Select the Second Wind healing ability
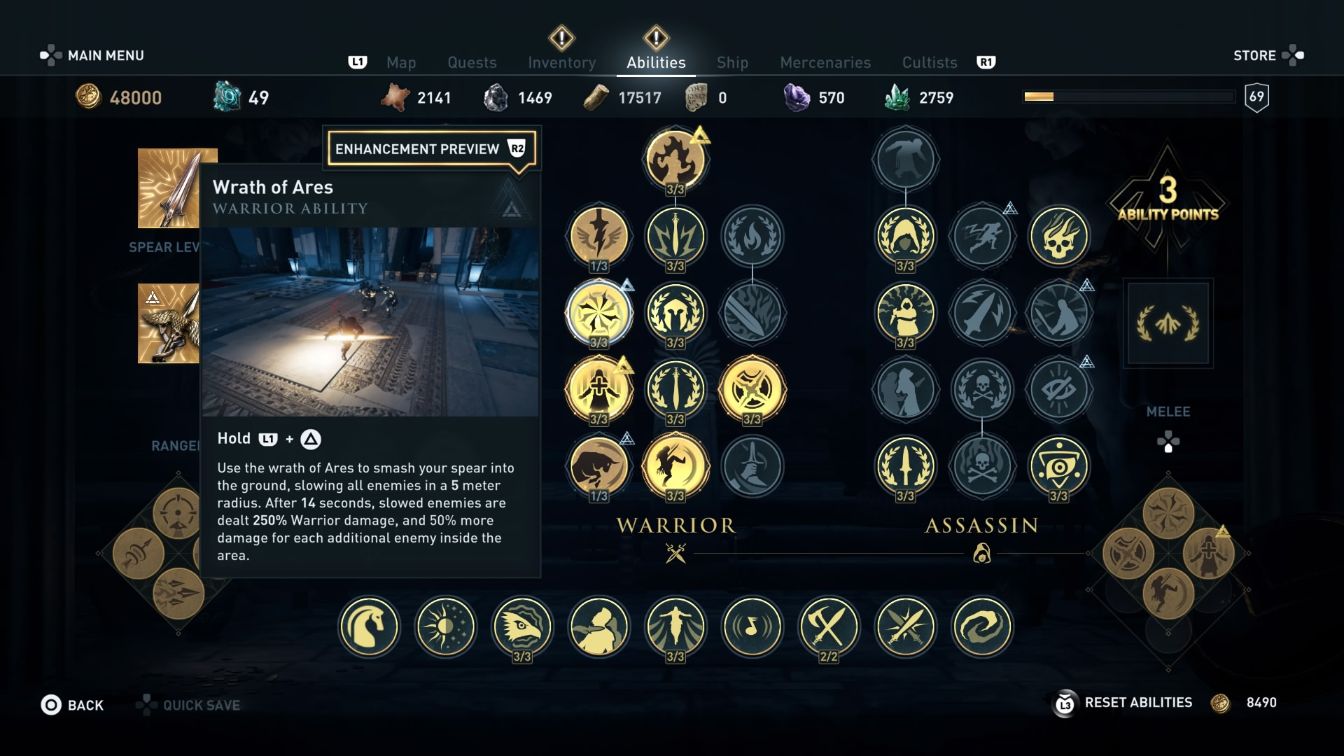This screenshot has width=1344, height=756. point(600,390)
